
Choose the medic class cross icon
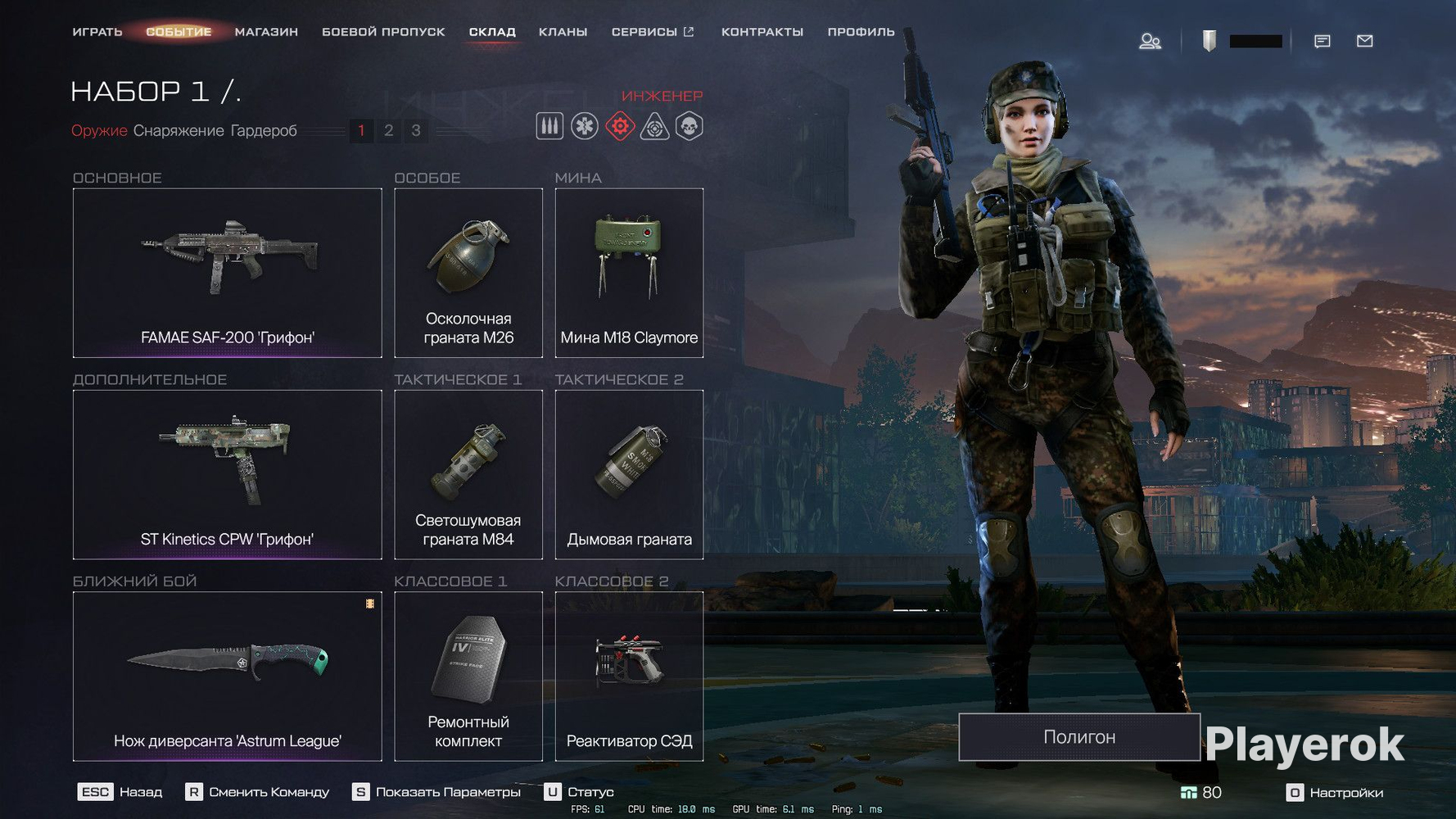585,127
